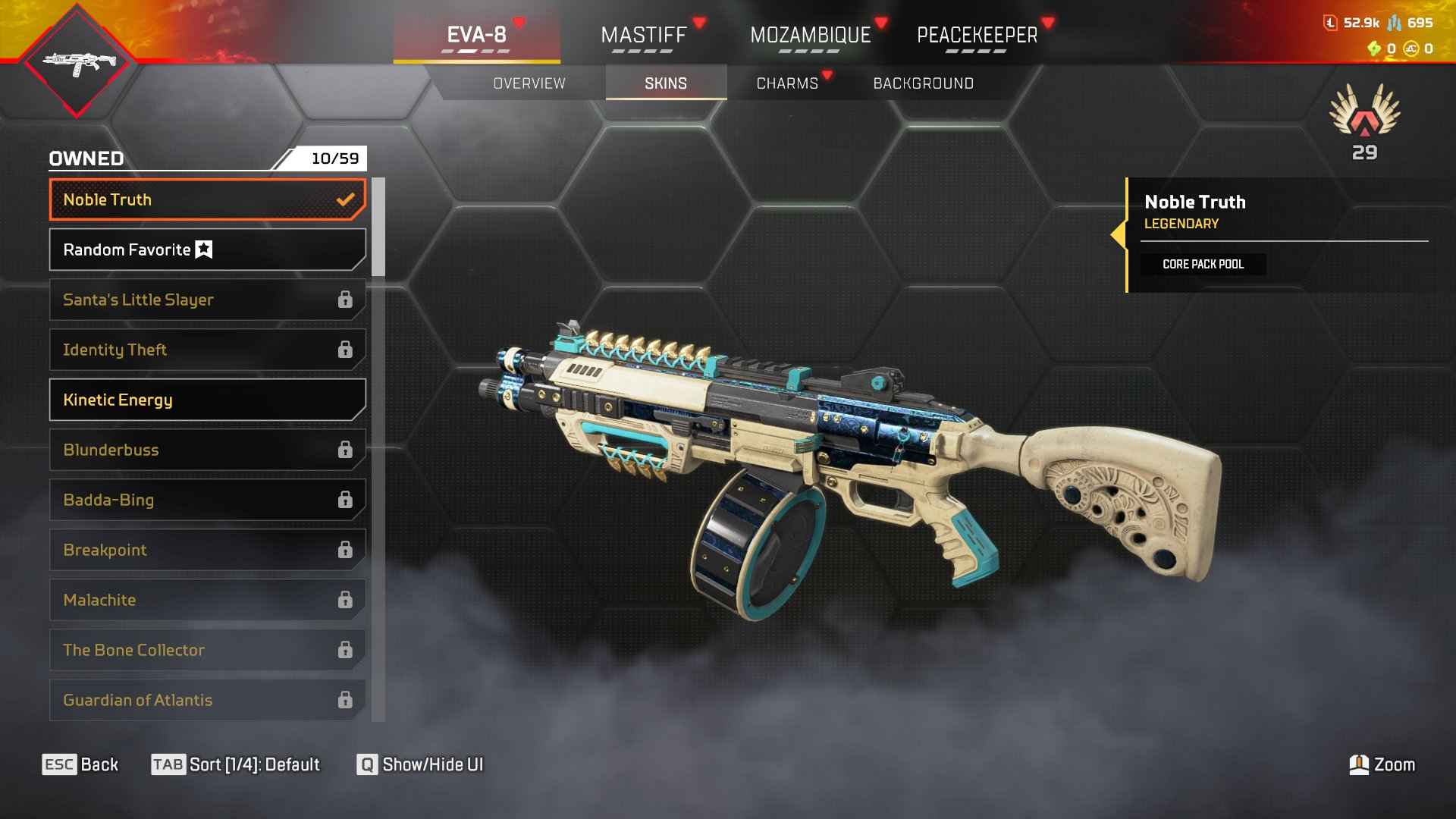Viewport: 1456px width, 819px height.
Task: Pick the Guardian of Atlantis skin
Action: click(x=207, y=701)
